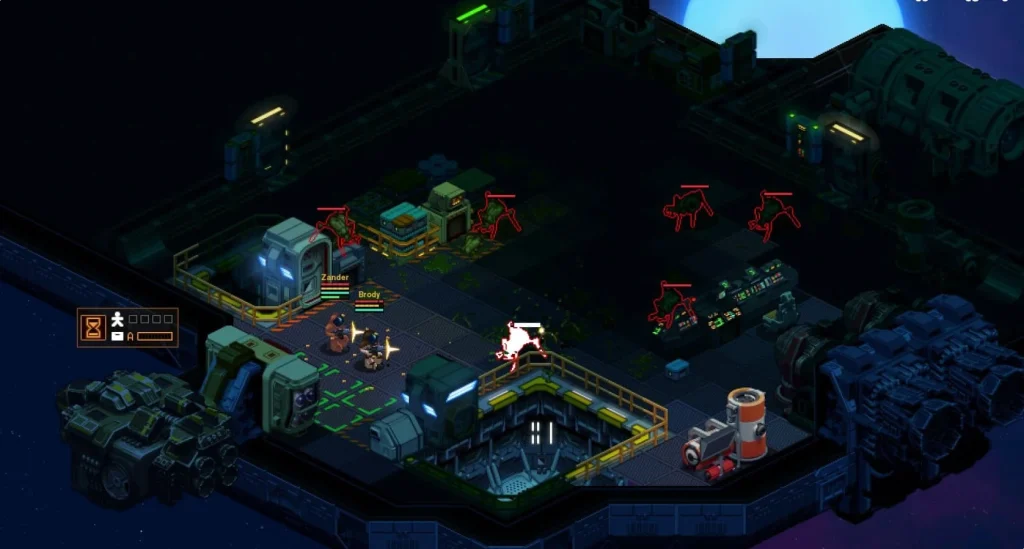Click the orange hourglass pause button

(x=94, y=327)
